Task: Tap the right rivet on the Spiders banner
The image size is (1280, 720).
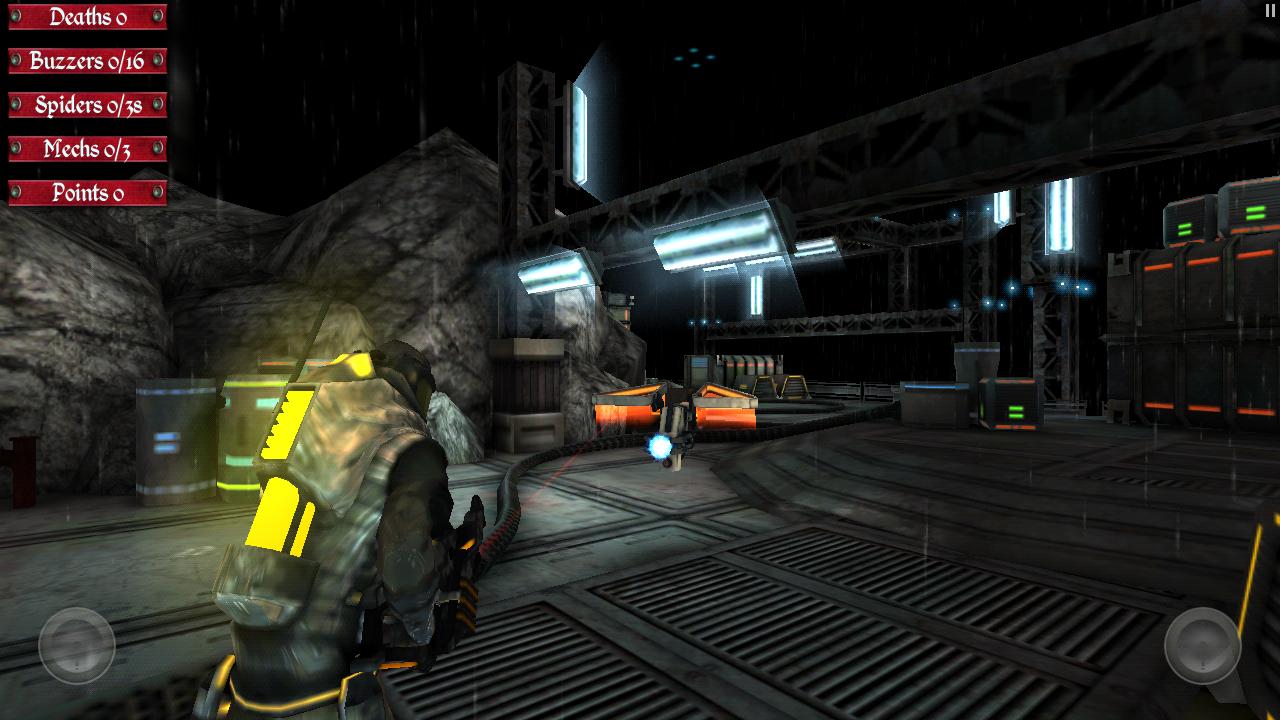Action: [157, 103]
